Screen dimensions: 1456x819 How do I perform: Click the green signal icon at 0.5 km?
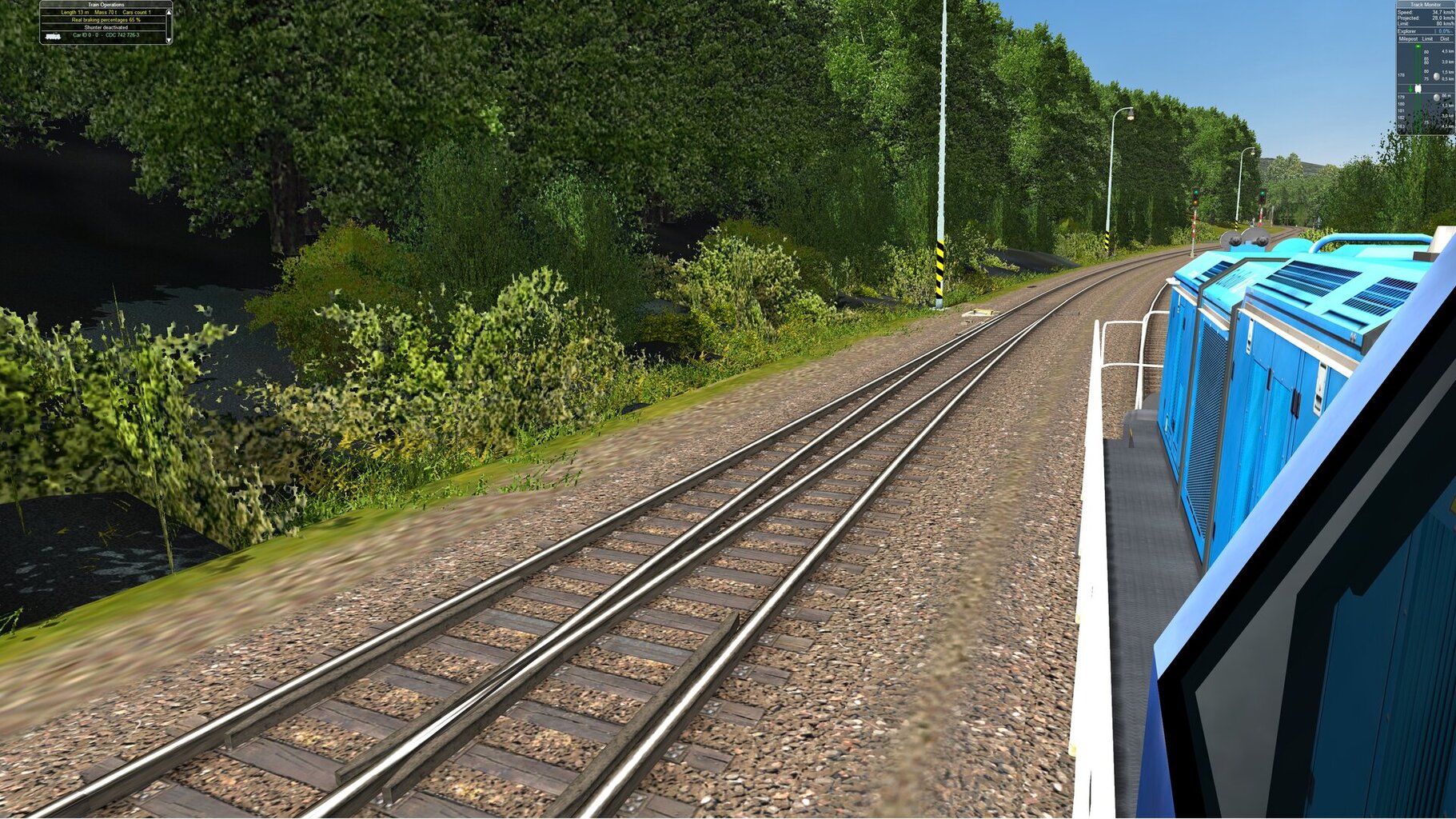[1436, 76]
